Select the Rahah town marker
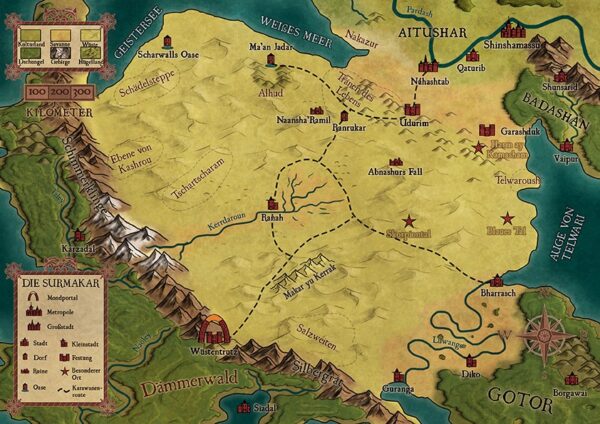 point(272,203)
